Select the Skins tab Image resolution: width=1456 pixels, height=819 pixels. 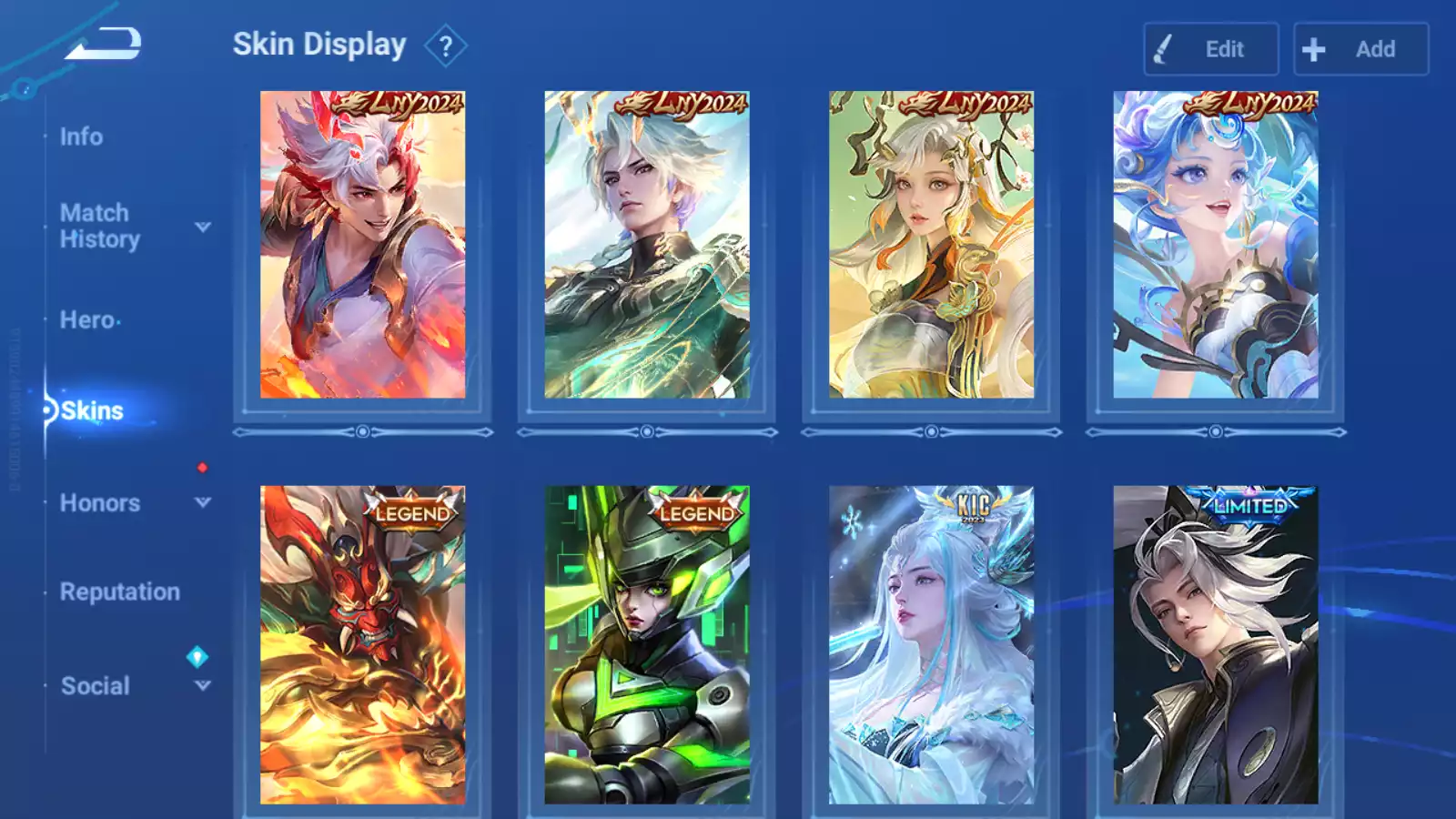(92, 411)
